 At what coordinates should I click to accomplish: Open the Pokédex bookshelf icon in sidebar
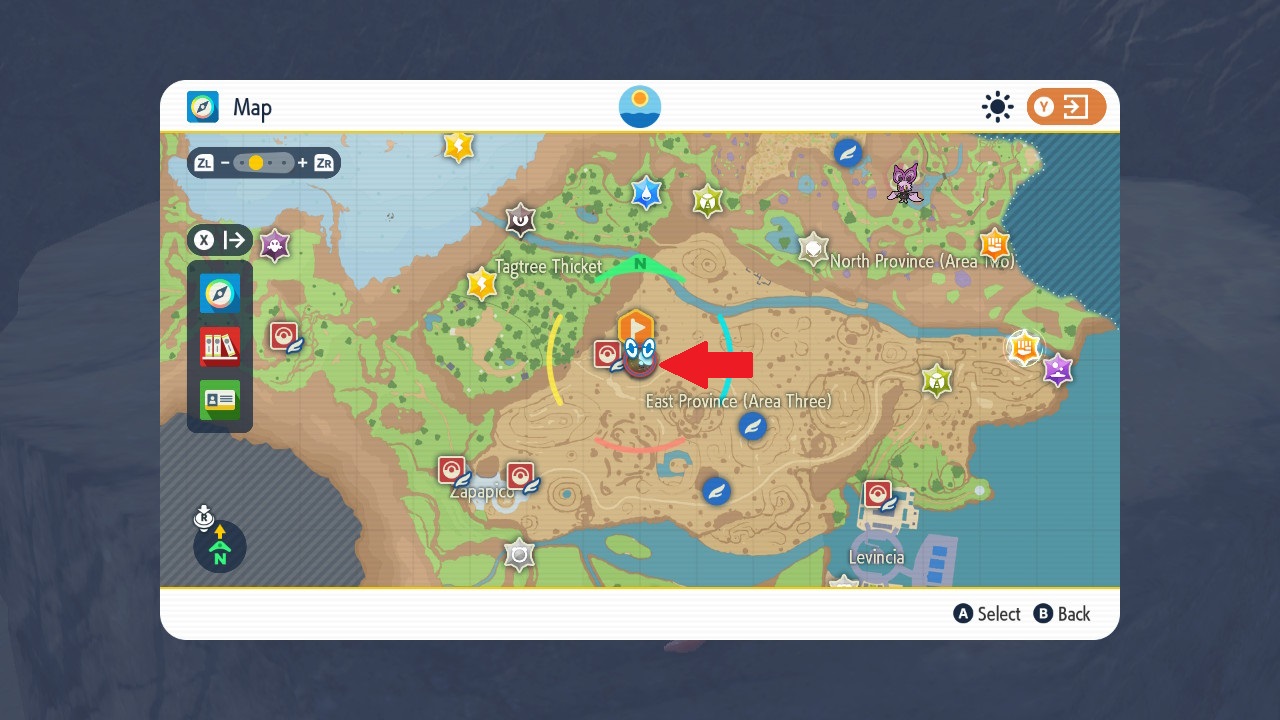[x=219, y=347]
